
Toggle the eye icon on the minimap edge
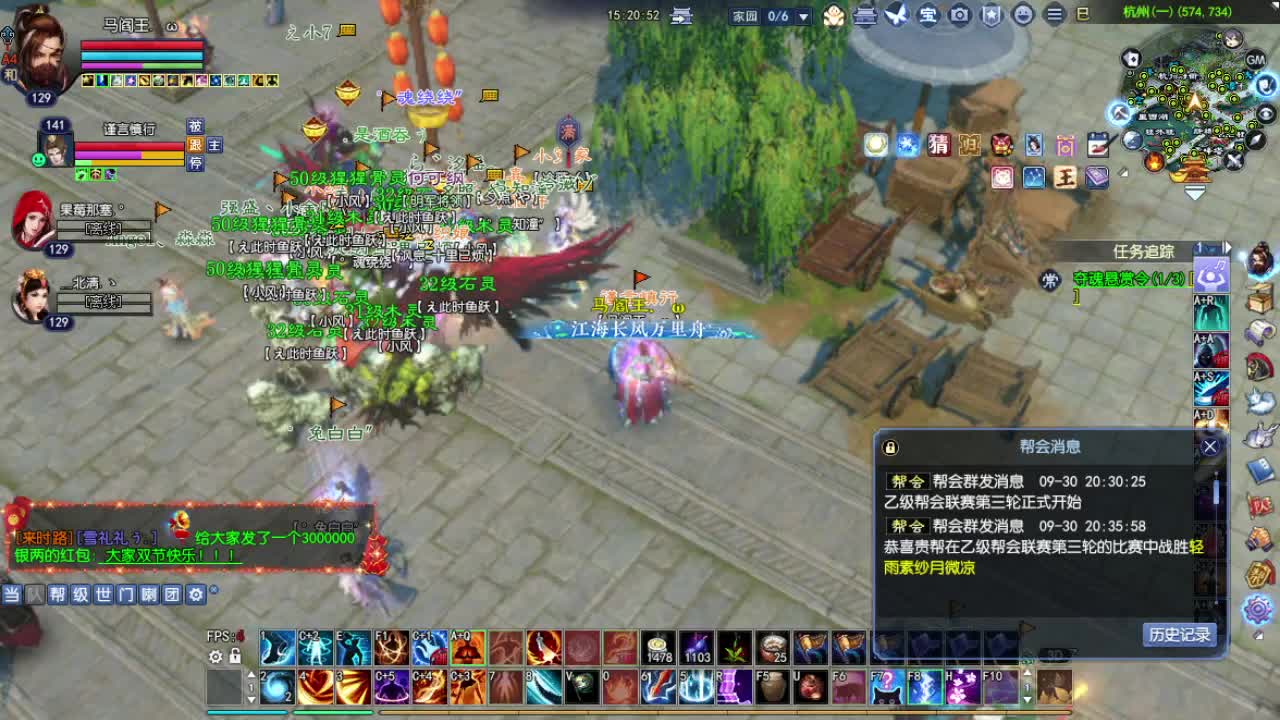[1264, 113]
